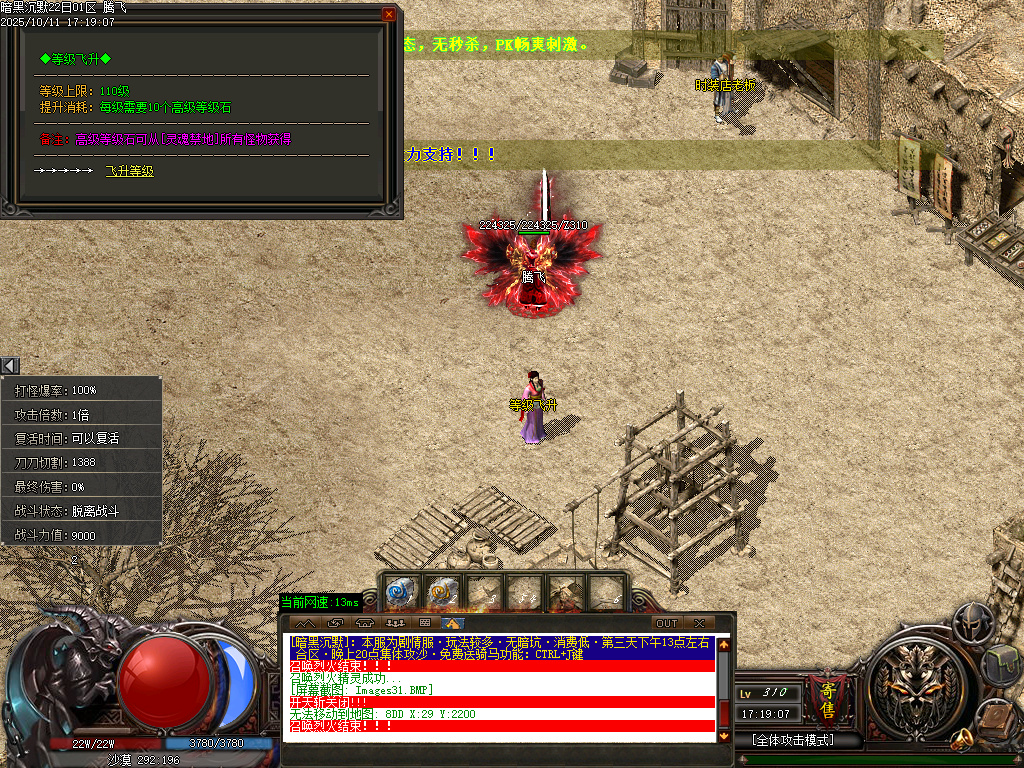Use the blue scroll in hotbar slot 1
1024x768 pixels.
click(x=400, y=592)
